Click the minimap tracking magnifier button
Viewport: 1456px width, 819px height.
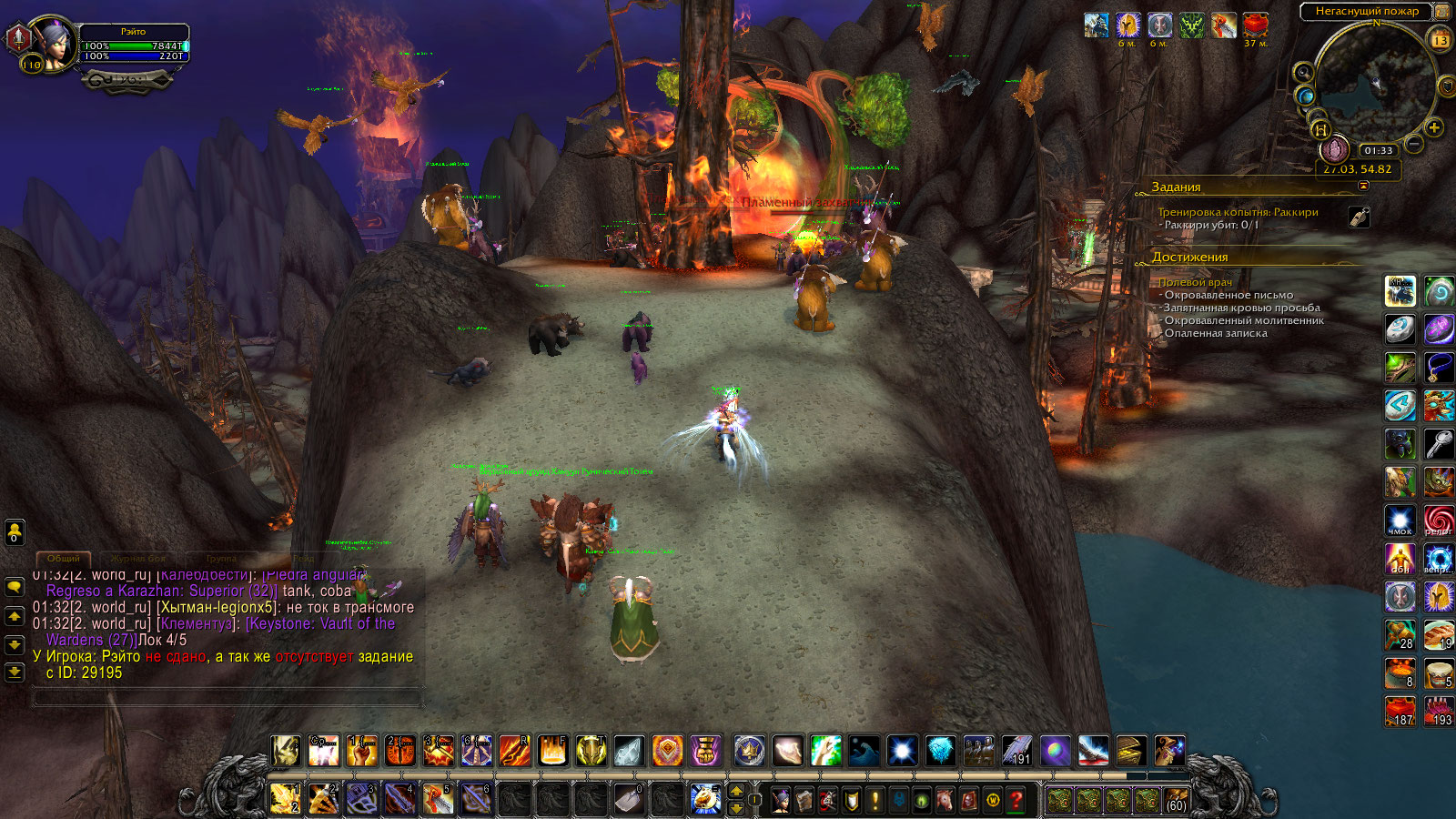[1303, 72]
